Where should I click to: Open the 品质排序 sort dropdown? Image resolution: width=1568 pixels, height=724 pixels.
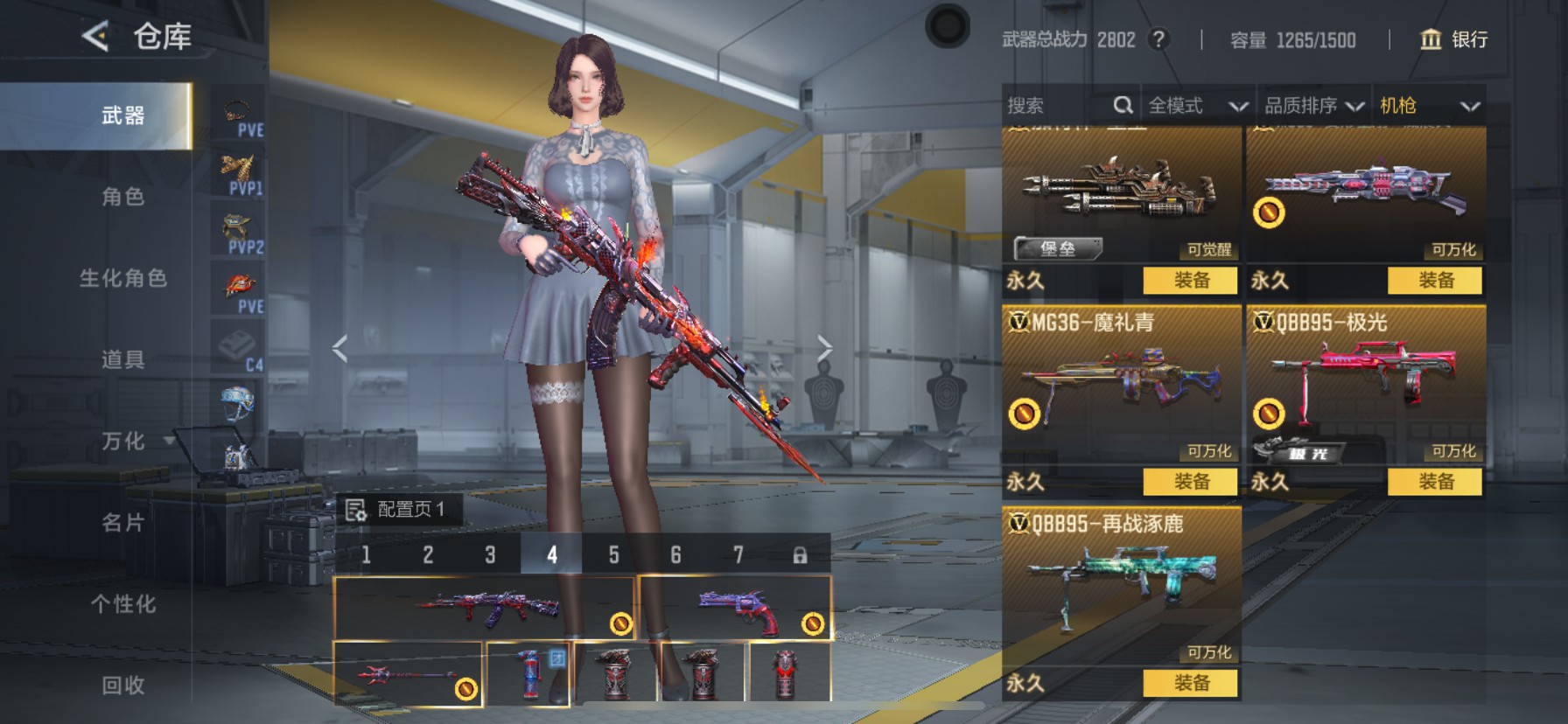pos(1313,106)
